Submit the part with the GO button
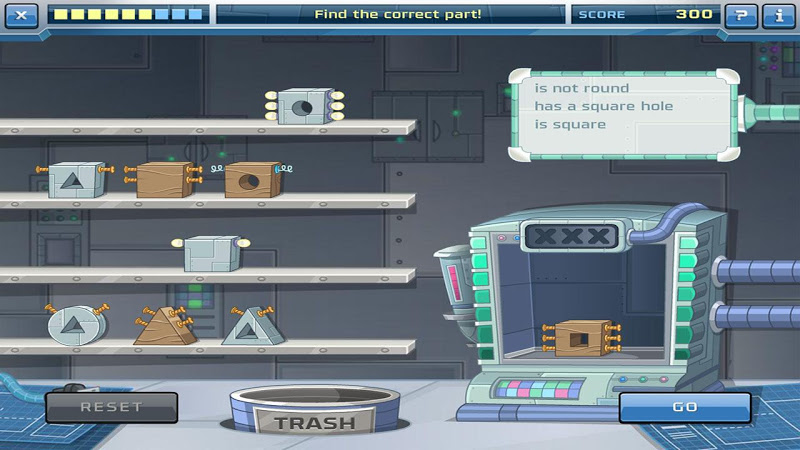Viewport: 800px width, 450px height. (684, 407)
